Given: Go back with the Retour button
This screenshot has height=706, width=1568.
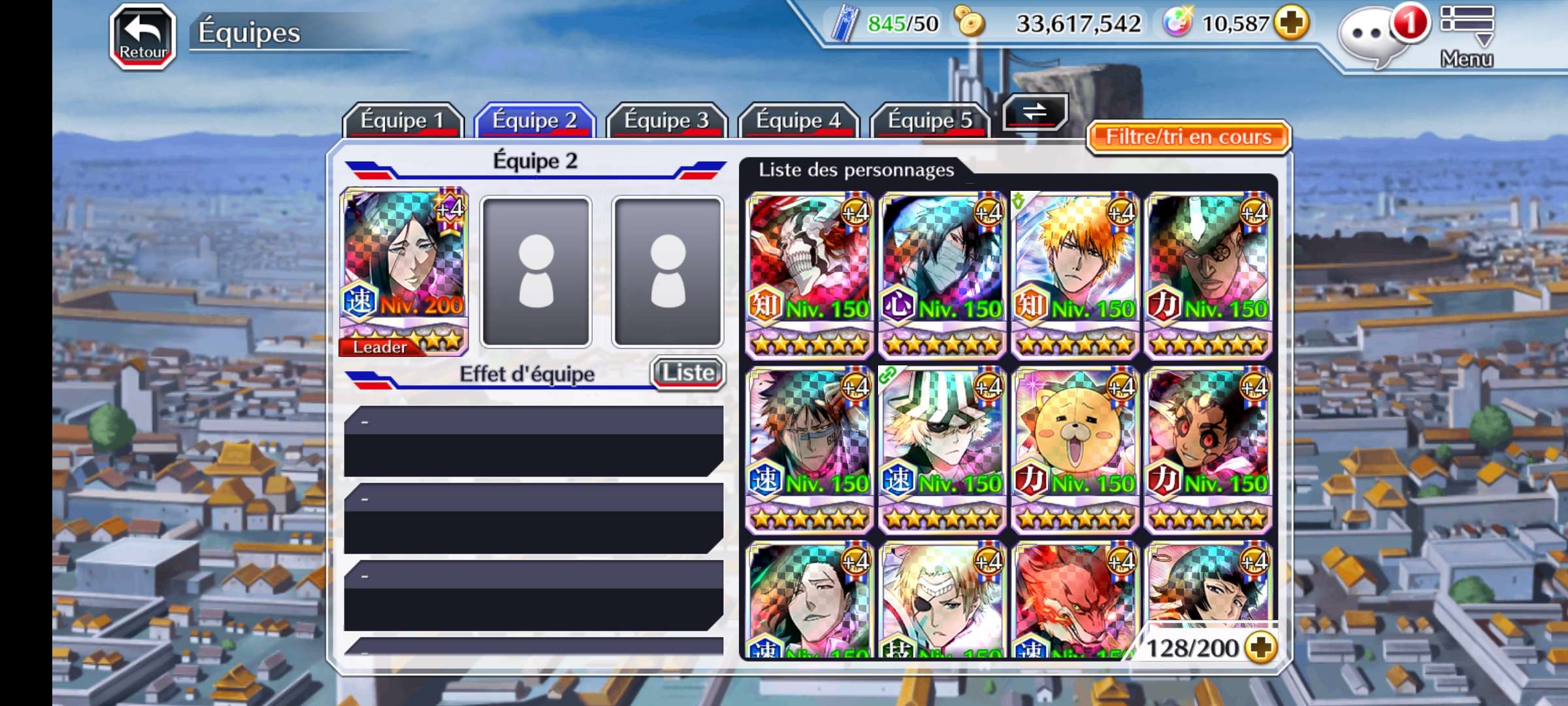Looking at the screenshot, I should (143, 37).
